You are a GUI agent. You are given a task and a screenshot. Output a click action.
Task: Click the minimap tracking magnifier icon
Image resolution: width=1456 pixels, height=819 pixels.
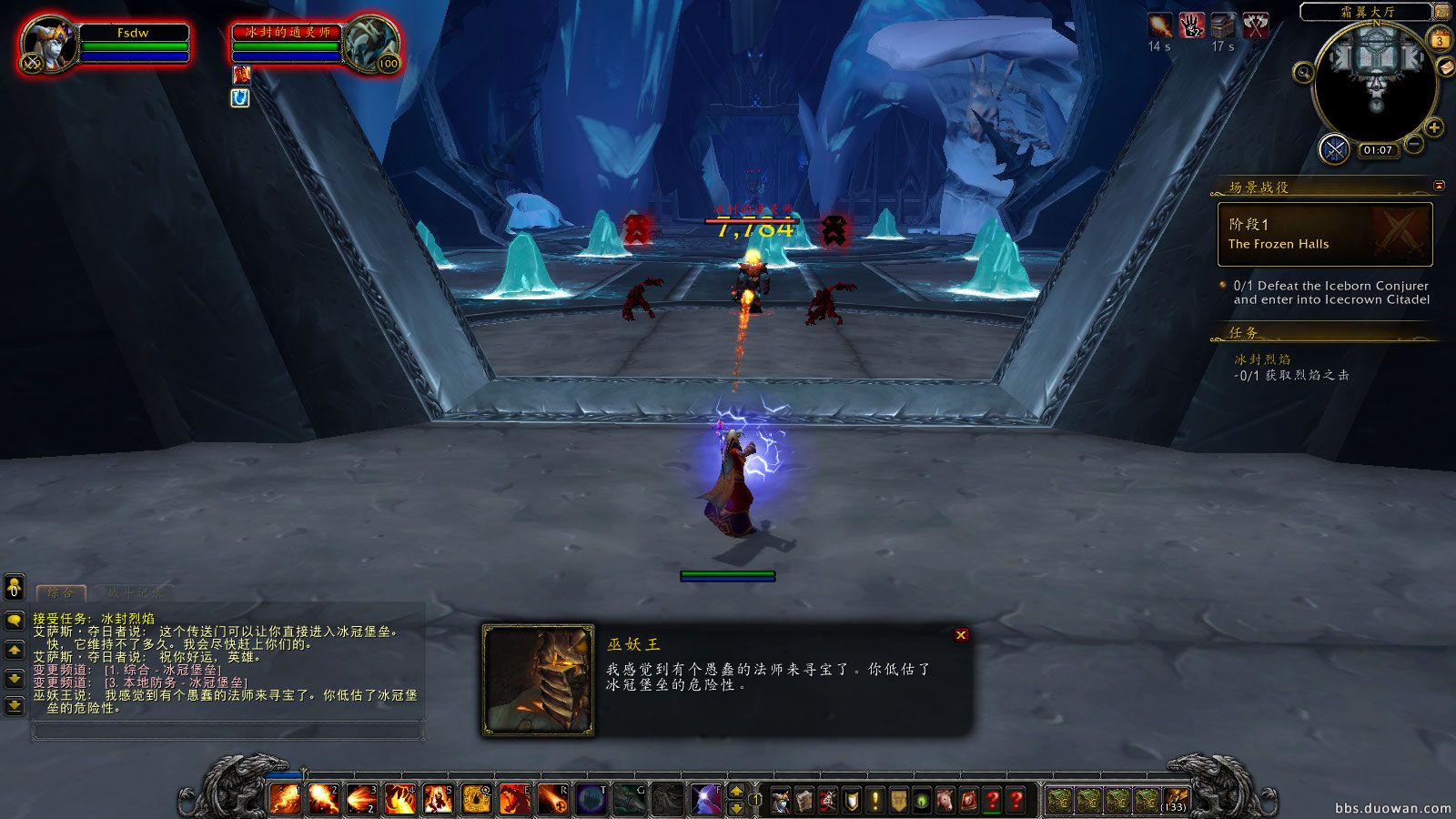click(1304, 72)
